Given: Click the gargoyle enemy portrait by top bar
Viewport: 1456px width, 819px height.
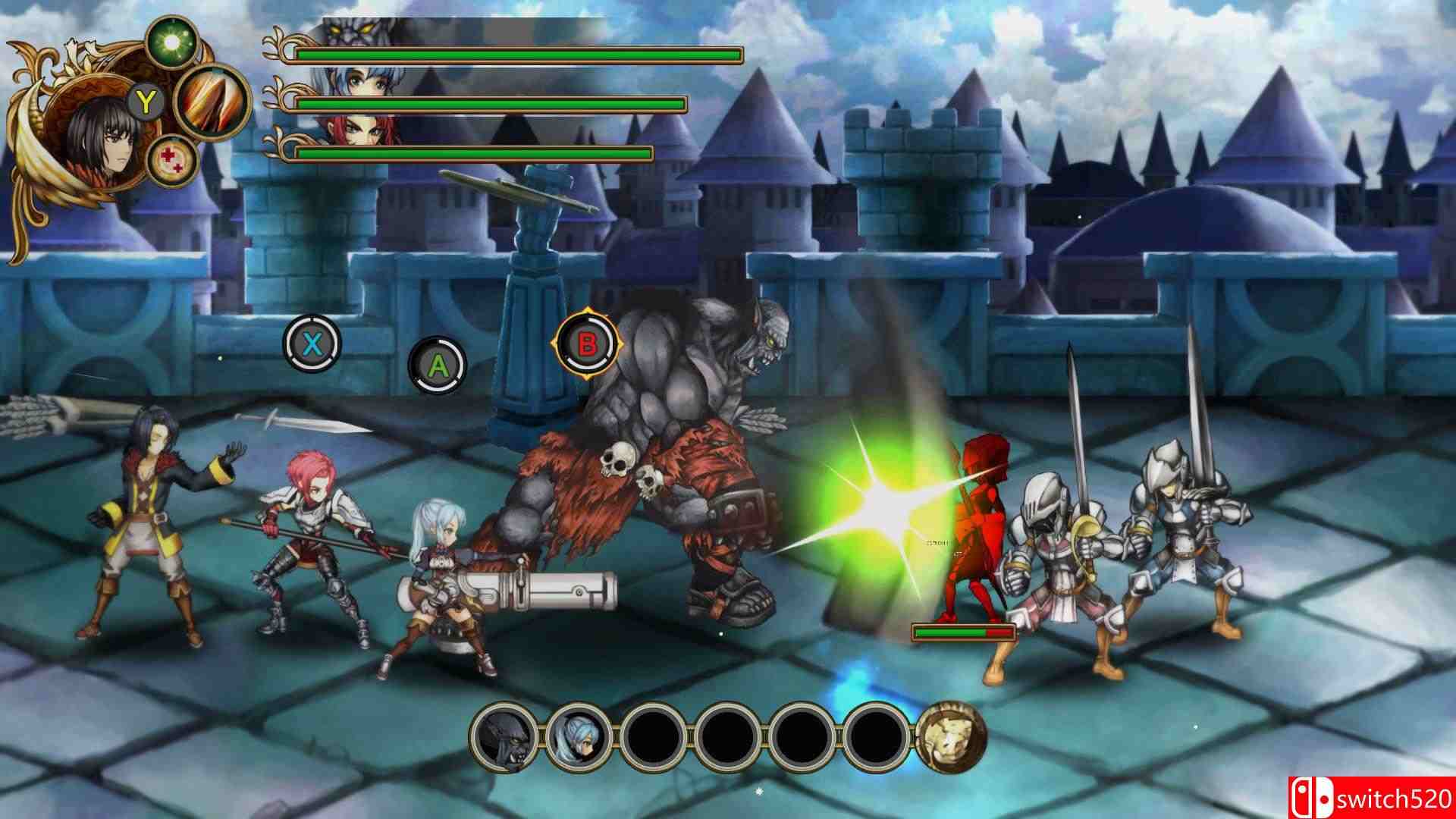Looking at the screenshot, I should [356, 30].
